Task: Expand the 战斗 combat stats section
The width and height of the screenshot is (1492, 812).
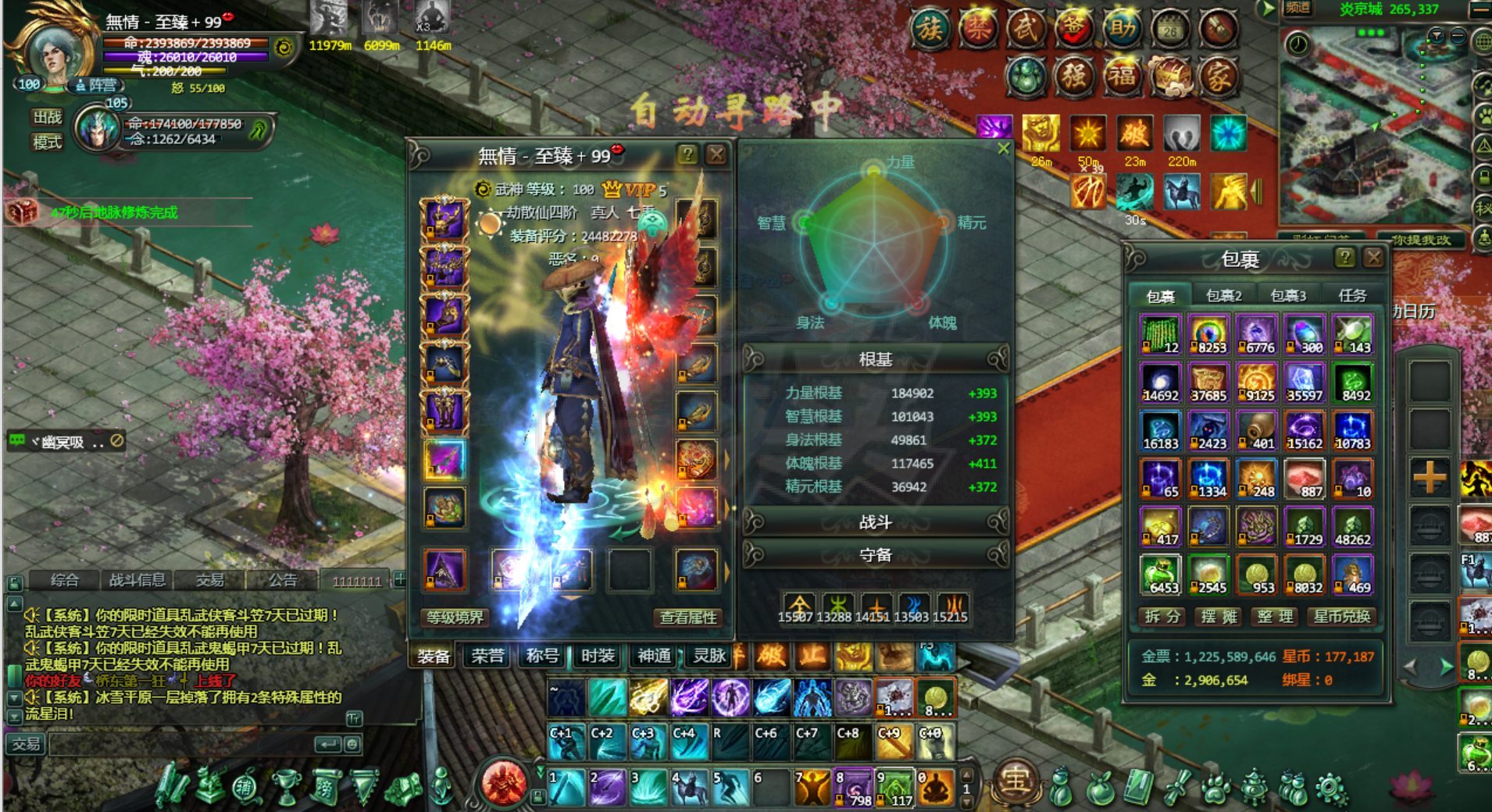Action: pos(875,522)
